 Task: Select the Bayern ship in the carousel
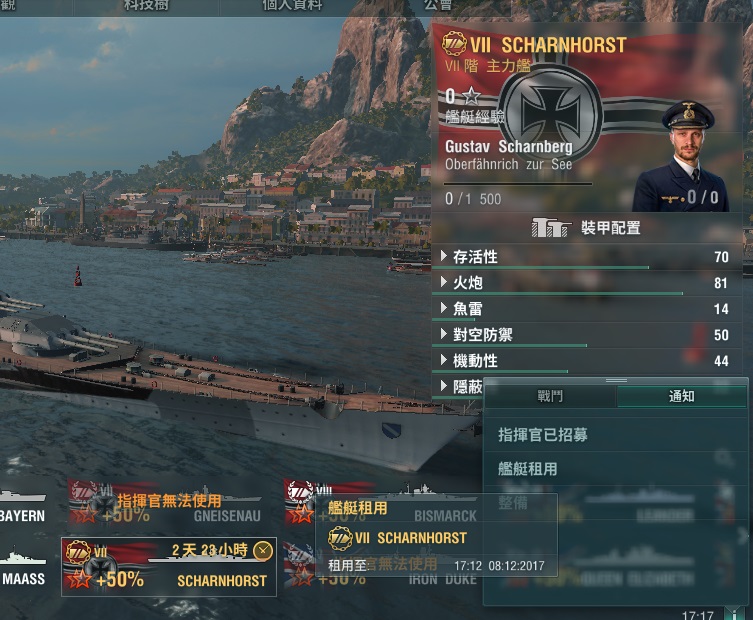(24, 505)
